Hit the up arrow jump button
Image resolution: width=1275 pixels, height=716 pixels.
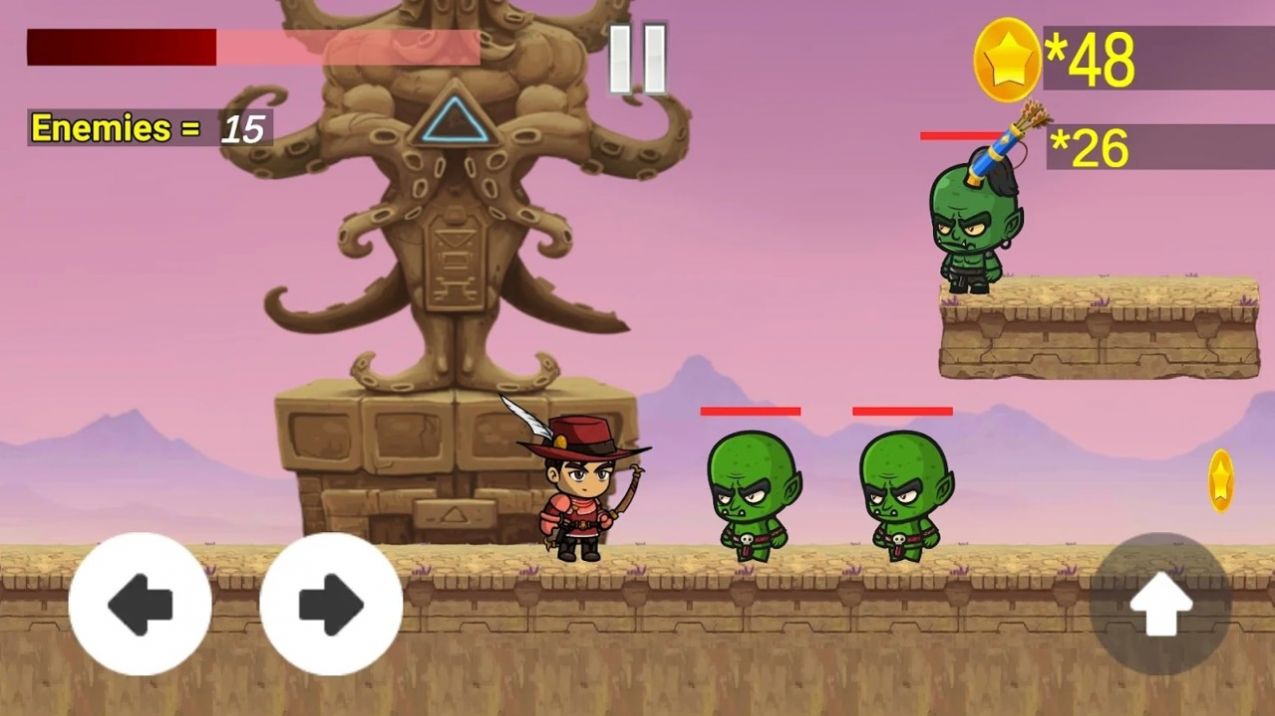pos(1160,604)
